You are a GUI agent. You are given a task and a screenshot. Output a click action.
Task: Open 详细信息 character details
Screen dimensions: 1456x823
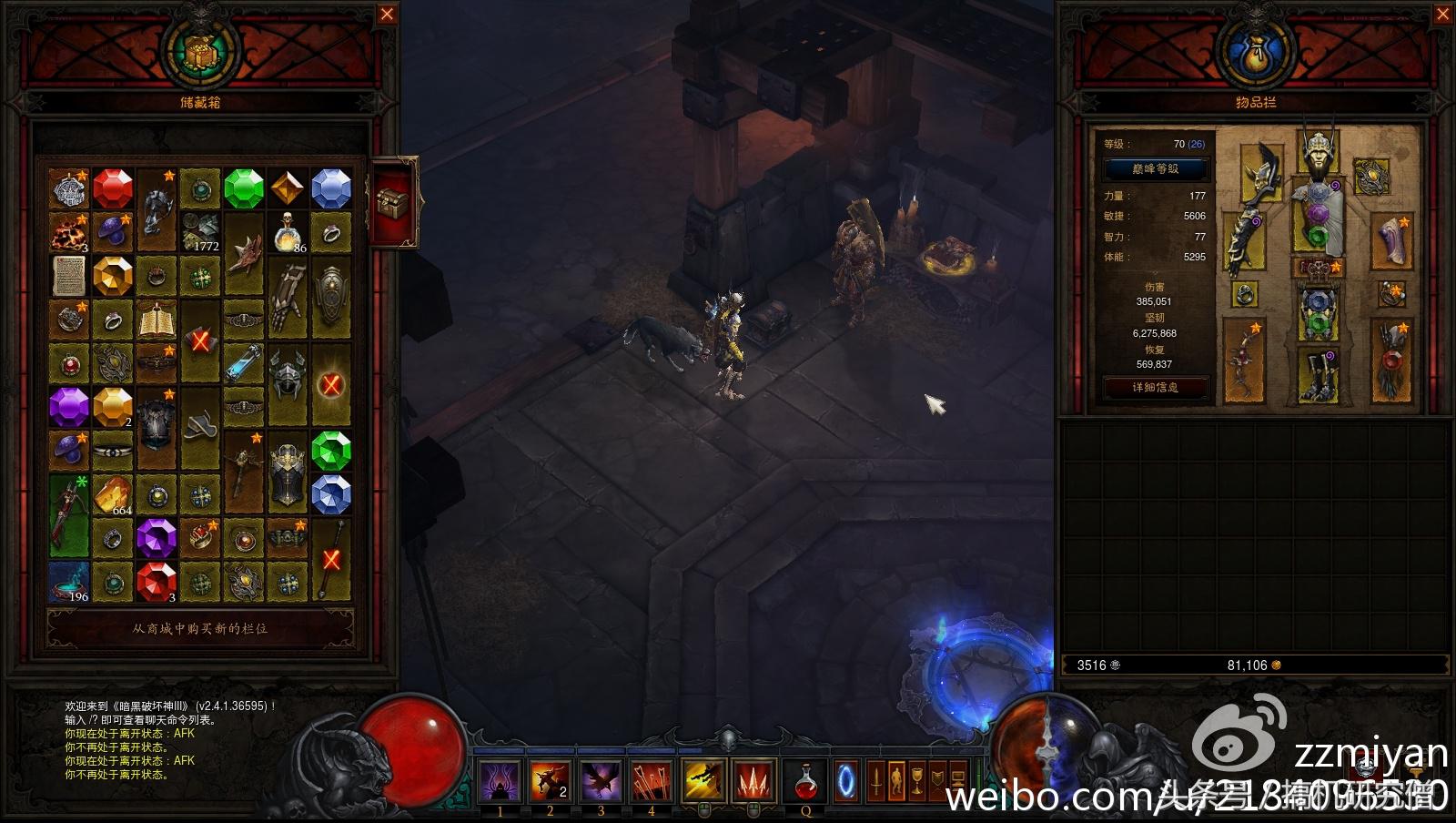1156,387
